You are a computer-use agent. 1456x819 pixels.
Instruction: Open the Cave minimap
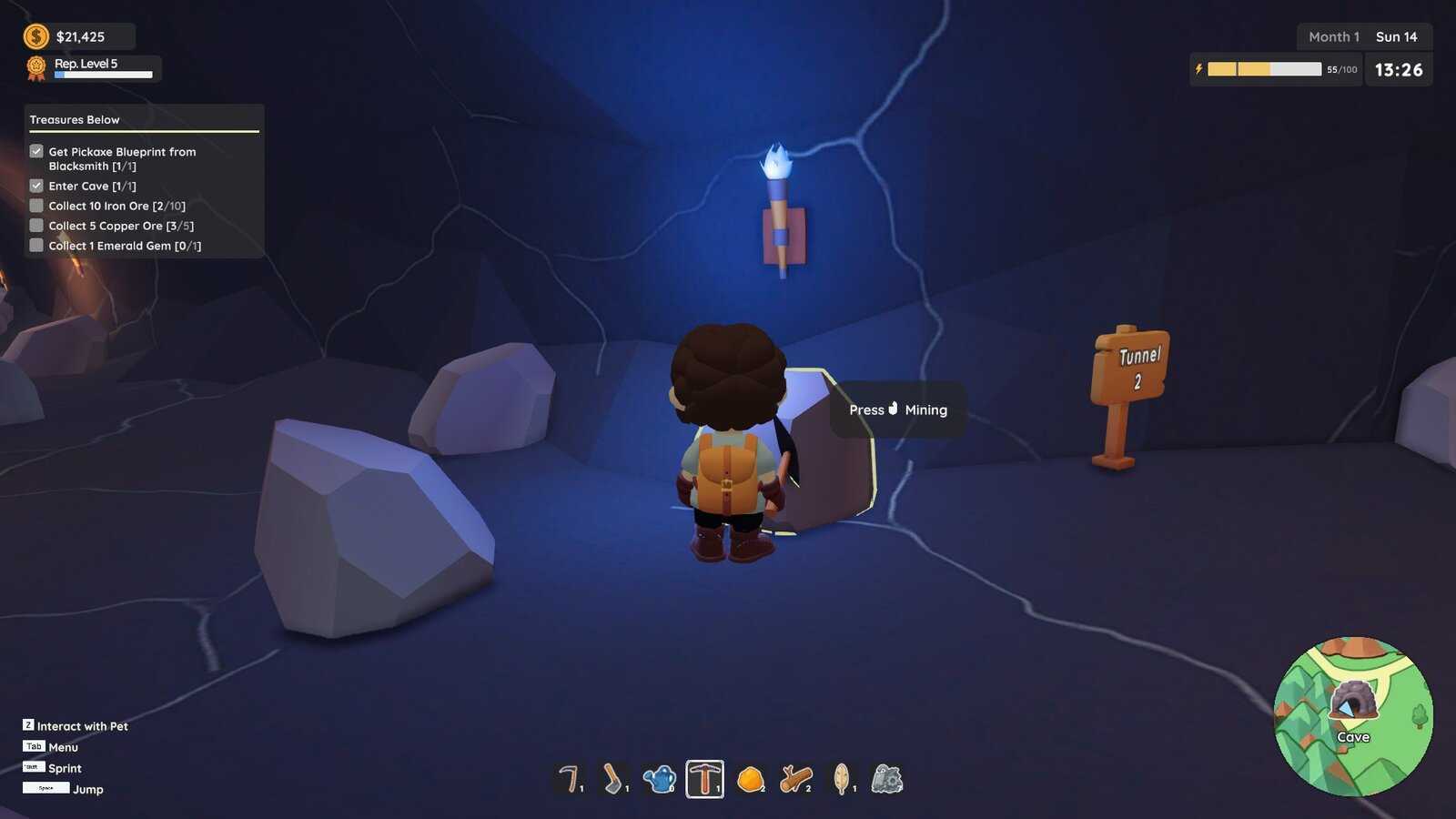(1353, 715)
